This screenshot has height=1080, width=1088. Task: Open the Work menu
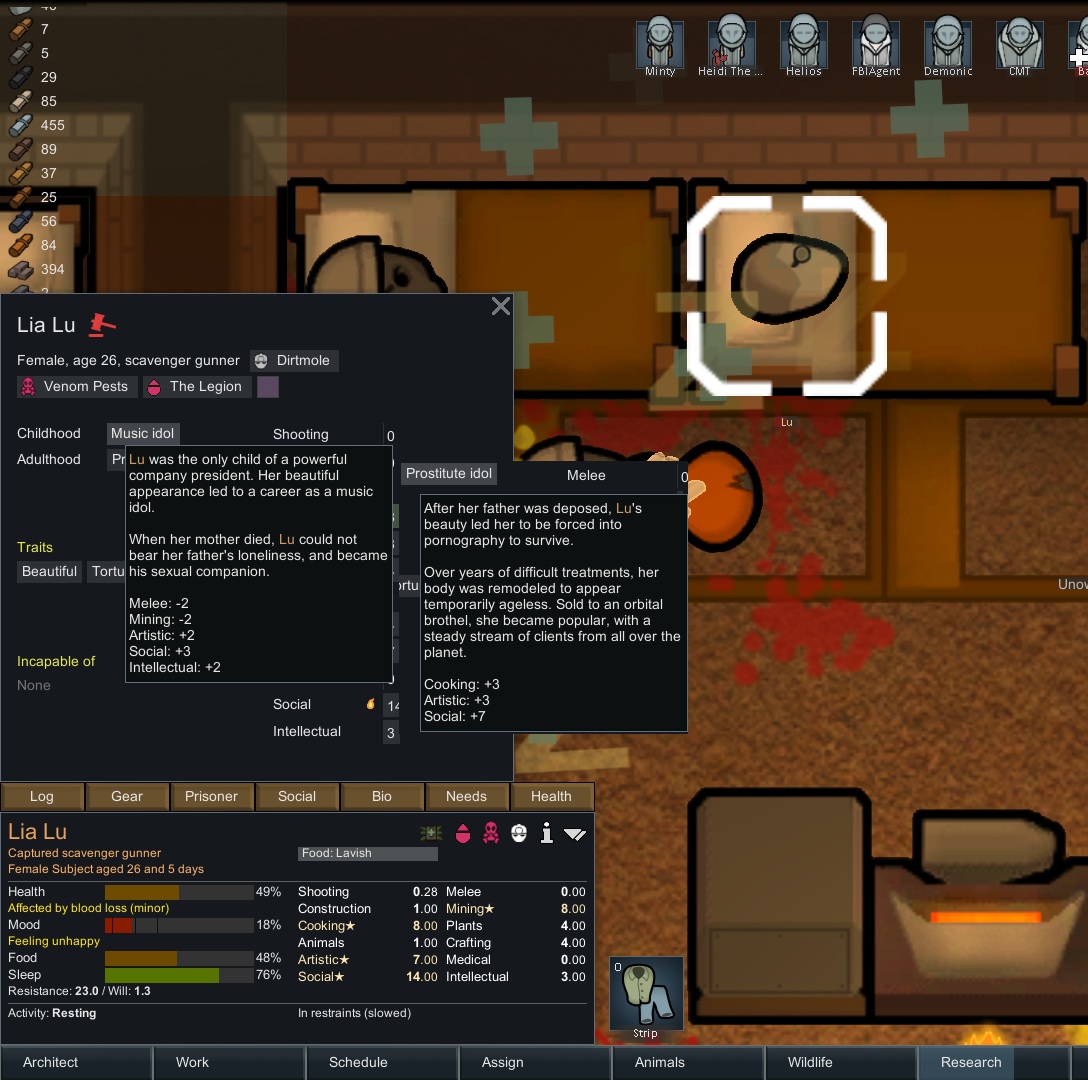(192, 1062)
